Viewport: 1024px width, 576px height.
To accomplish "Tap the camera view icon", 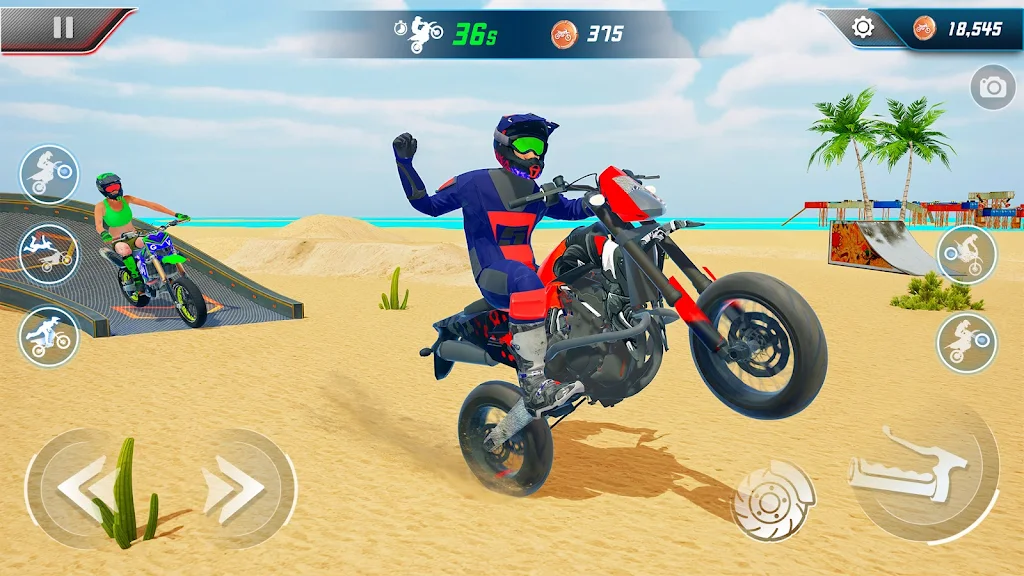I will point(992,88).
